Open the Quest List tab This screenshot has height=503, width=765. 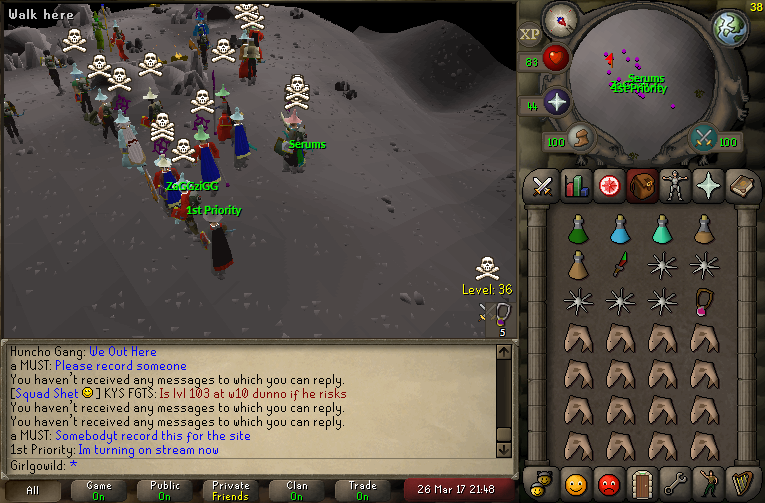(x=608, y=186)
